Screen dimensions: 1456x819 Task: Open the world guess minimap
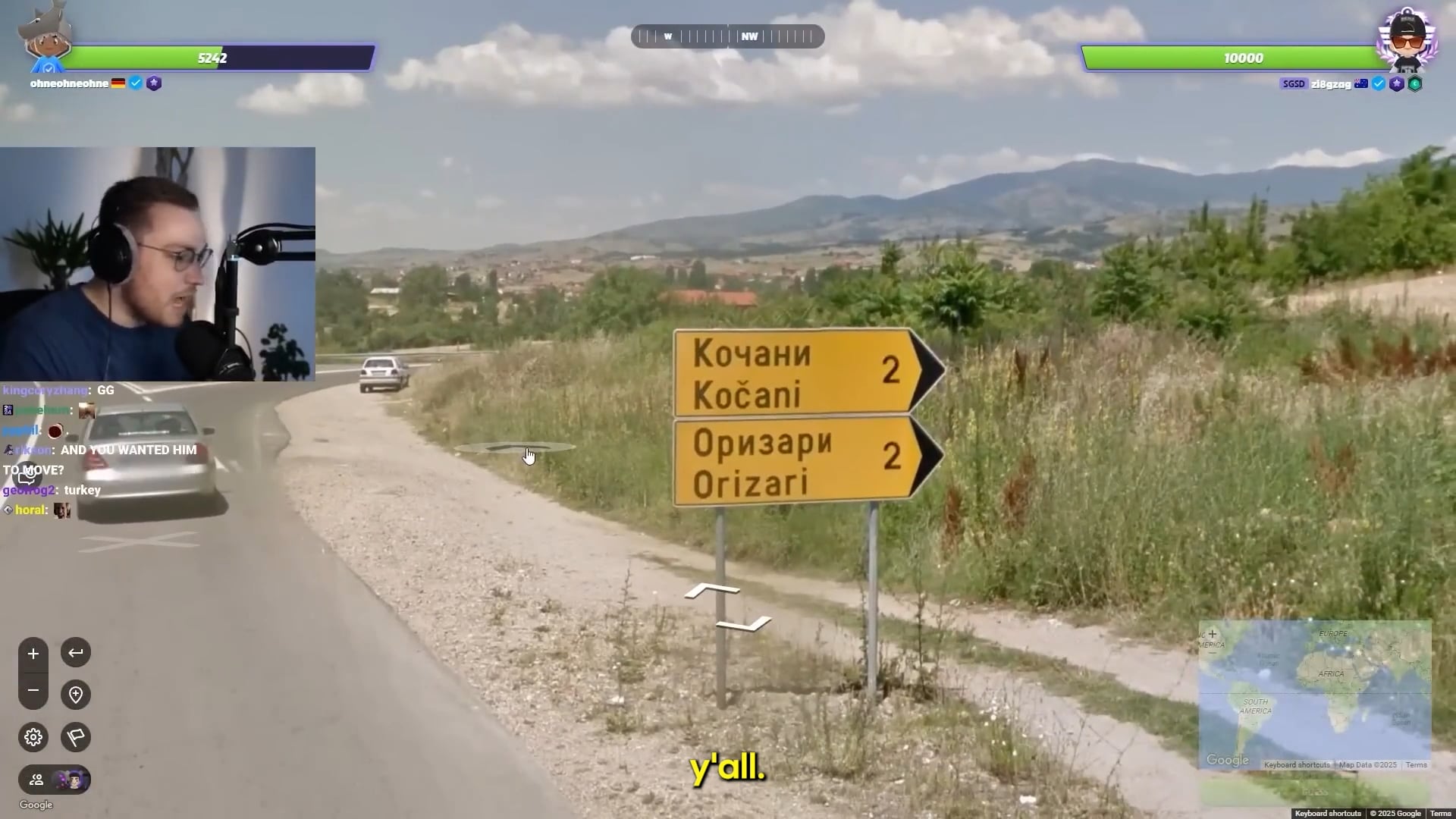pyautogui.click(x=1315, y=694)
